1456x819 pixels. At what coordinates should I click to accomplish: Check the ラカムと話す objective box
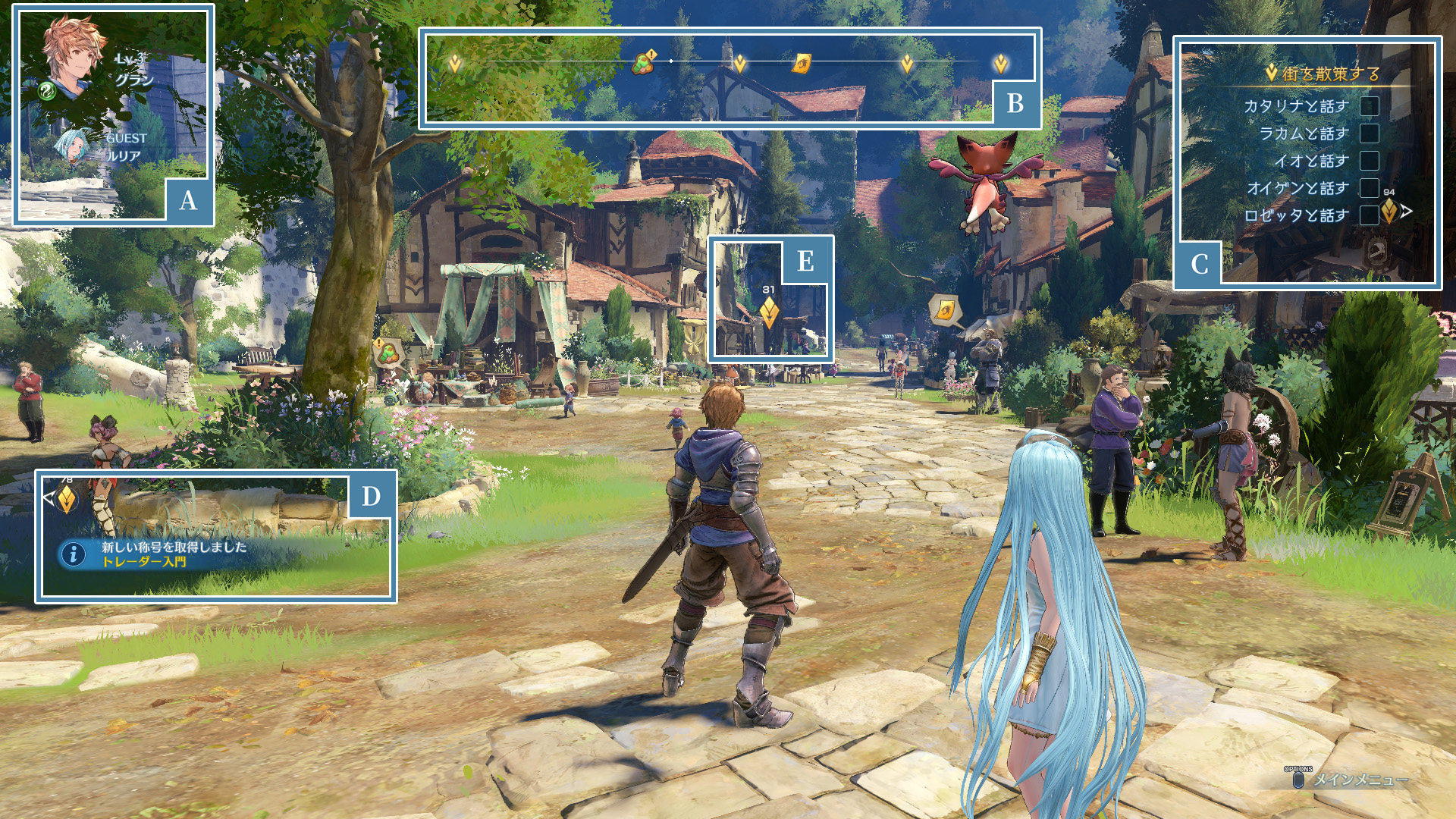[1369, 133]
